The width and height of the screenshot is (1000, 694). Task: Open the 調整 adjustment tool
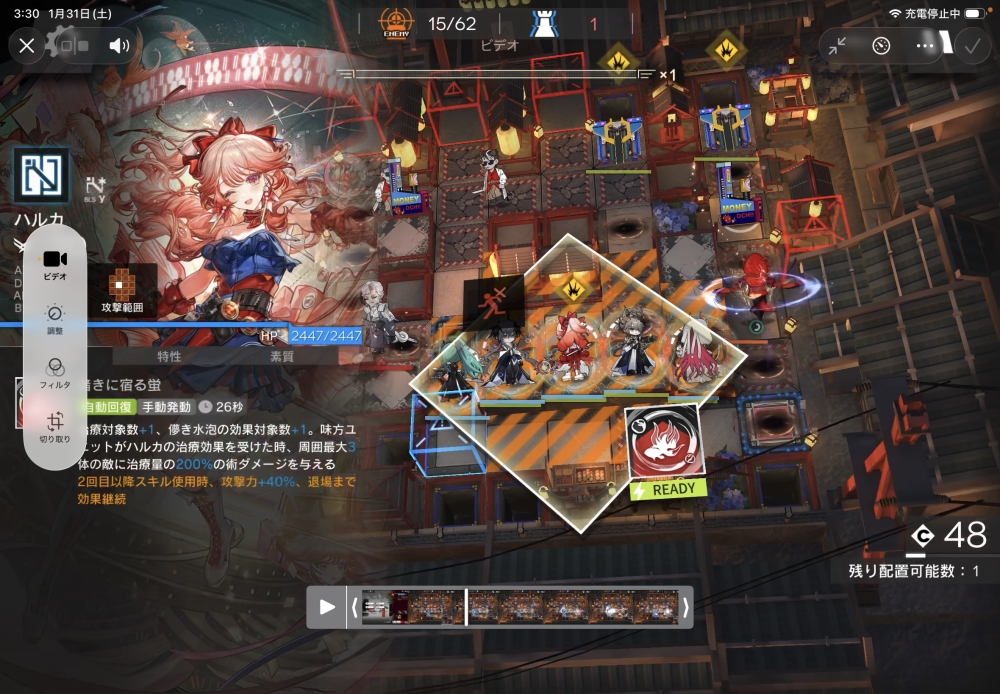(x=54, y=318)
